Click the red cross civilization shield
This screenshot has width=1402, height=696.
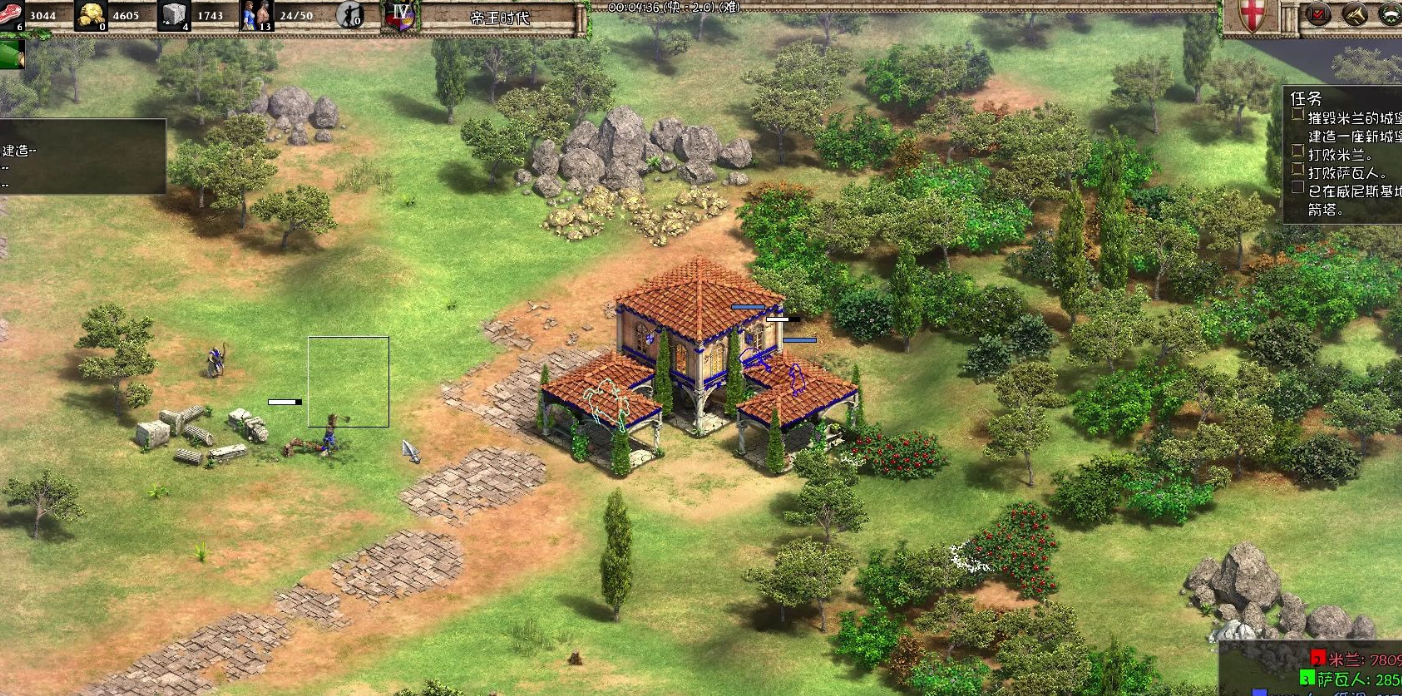(x=1250, y=16)
